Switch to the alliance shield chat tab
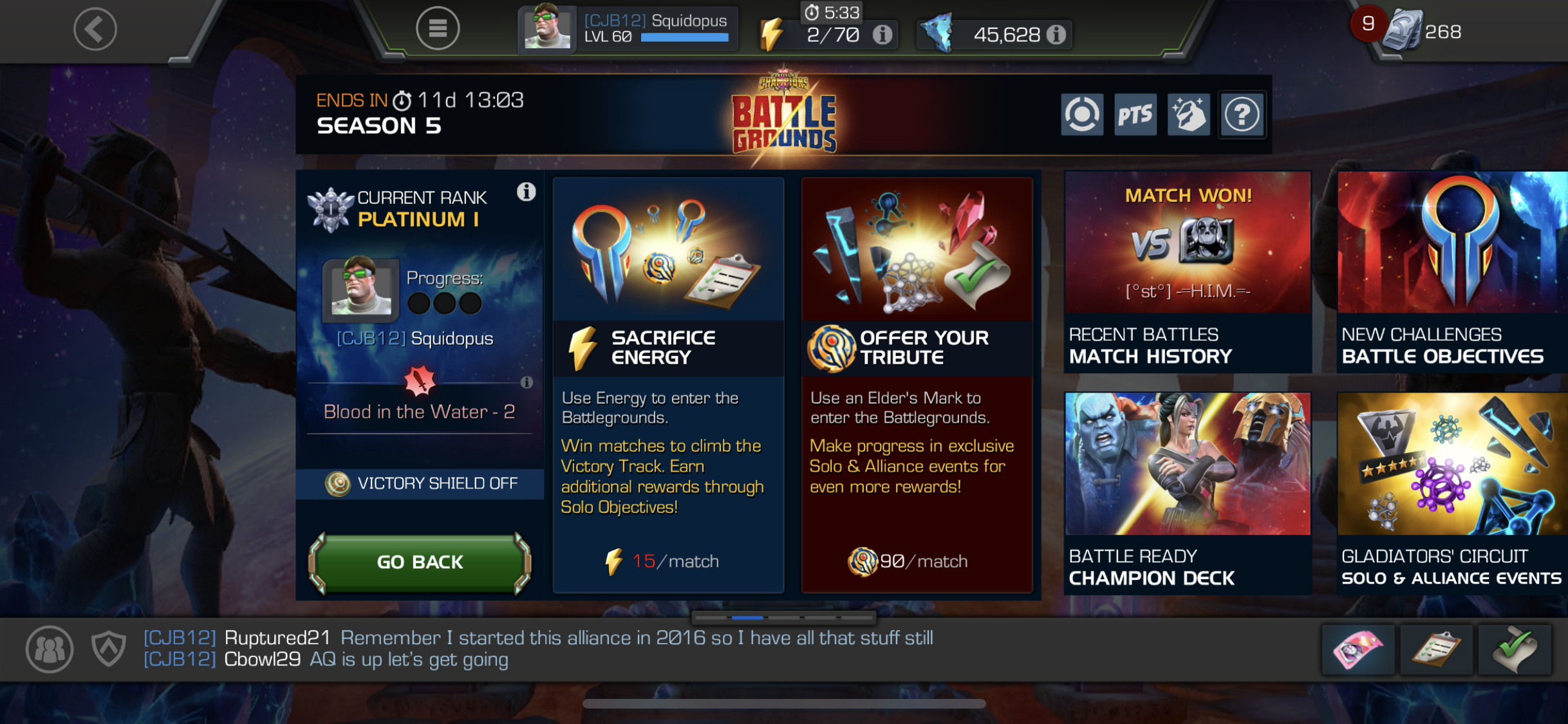Image resolution: width=1568 pixels, height=724 pixels. (108, 649)
